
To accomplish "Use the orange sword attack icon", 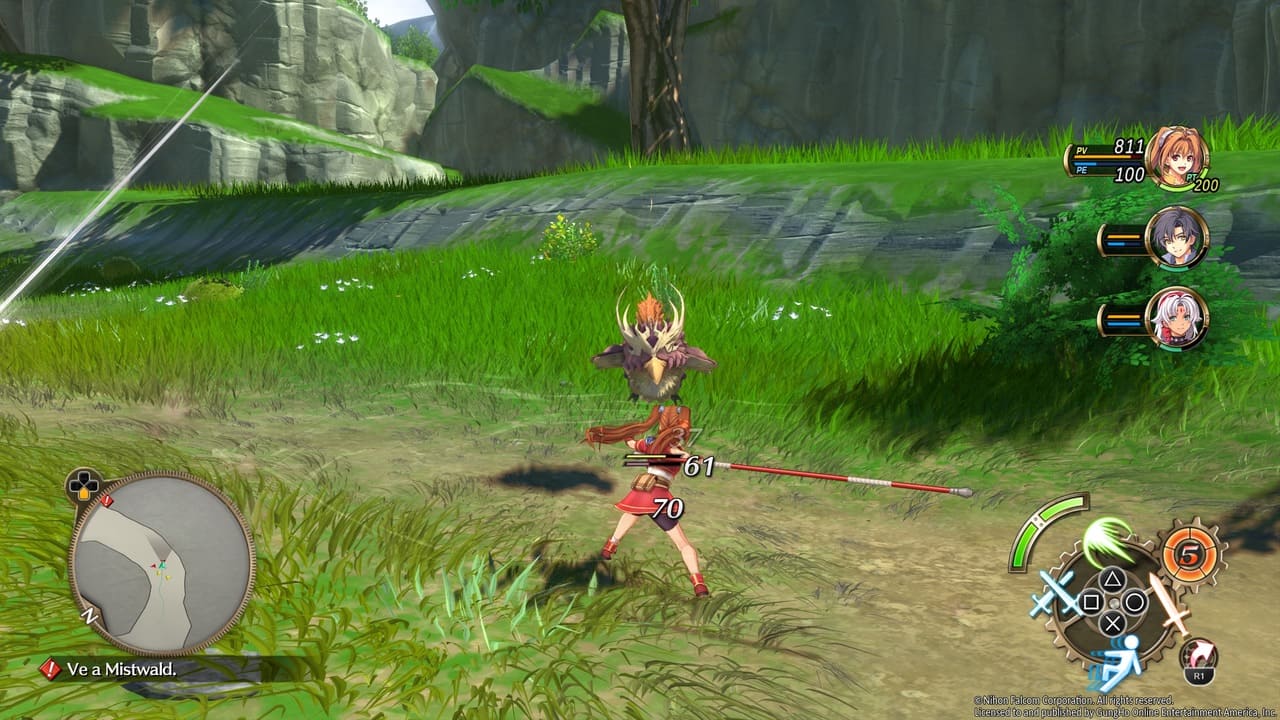I will [x=1167, y=602].
